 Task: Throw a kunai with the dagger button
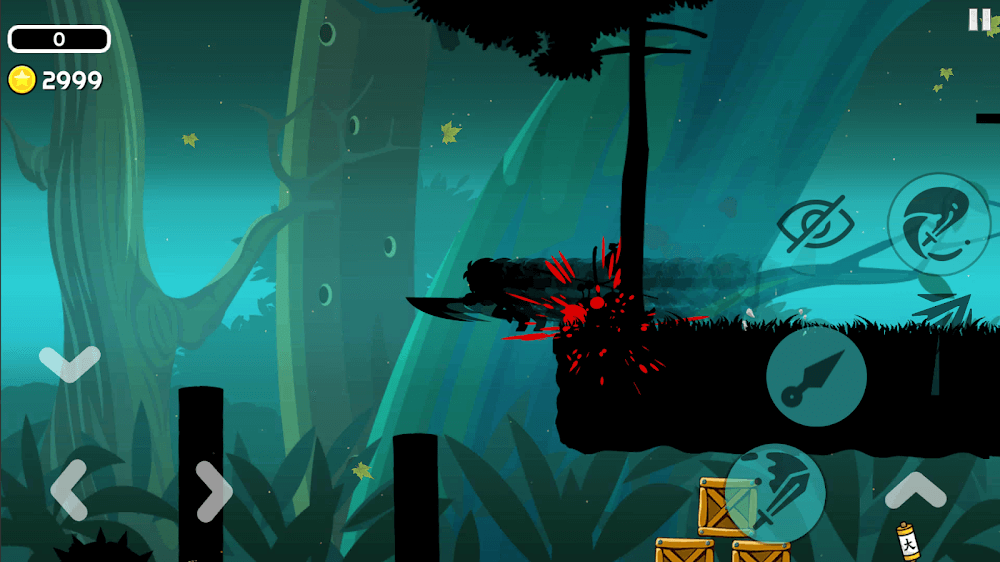pos(816,377)
